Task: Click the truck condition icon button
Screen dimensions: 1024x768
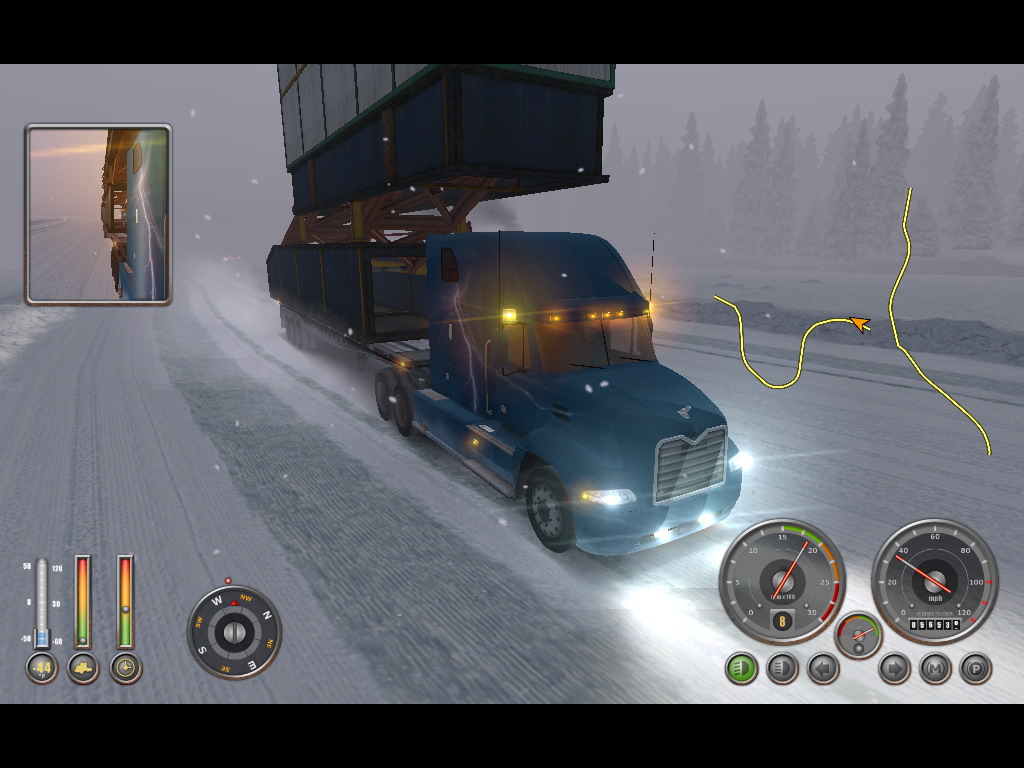Action: pyautogui.click(x=83, y=668)
